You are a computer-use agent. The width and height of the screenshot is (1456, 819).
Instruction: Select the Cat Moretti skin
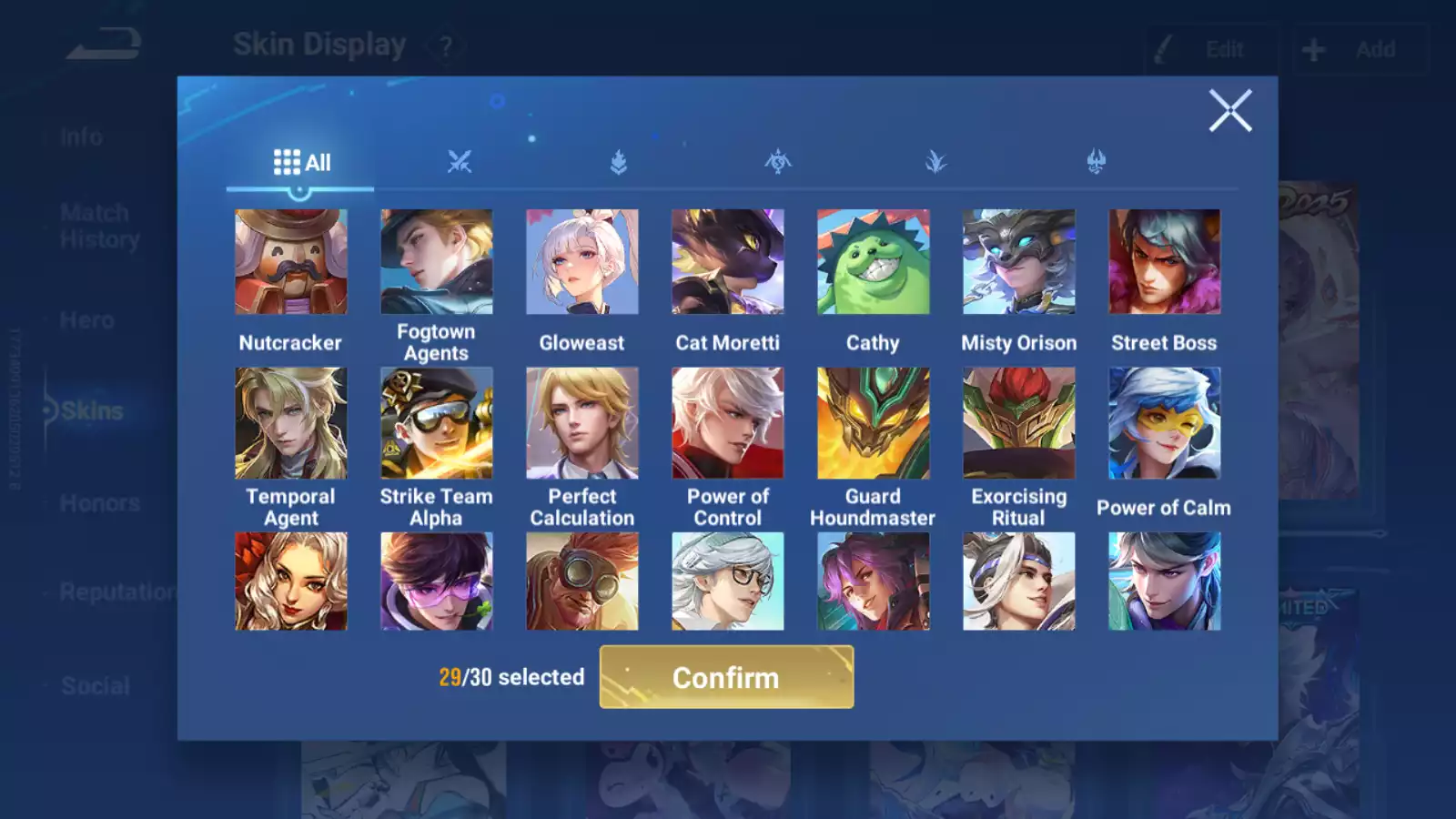[728, 262]
